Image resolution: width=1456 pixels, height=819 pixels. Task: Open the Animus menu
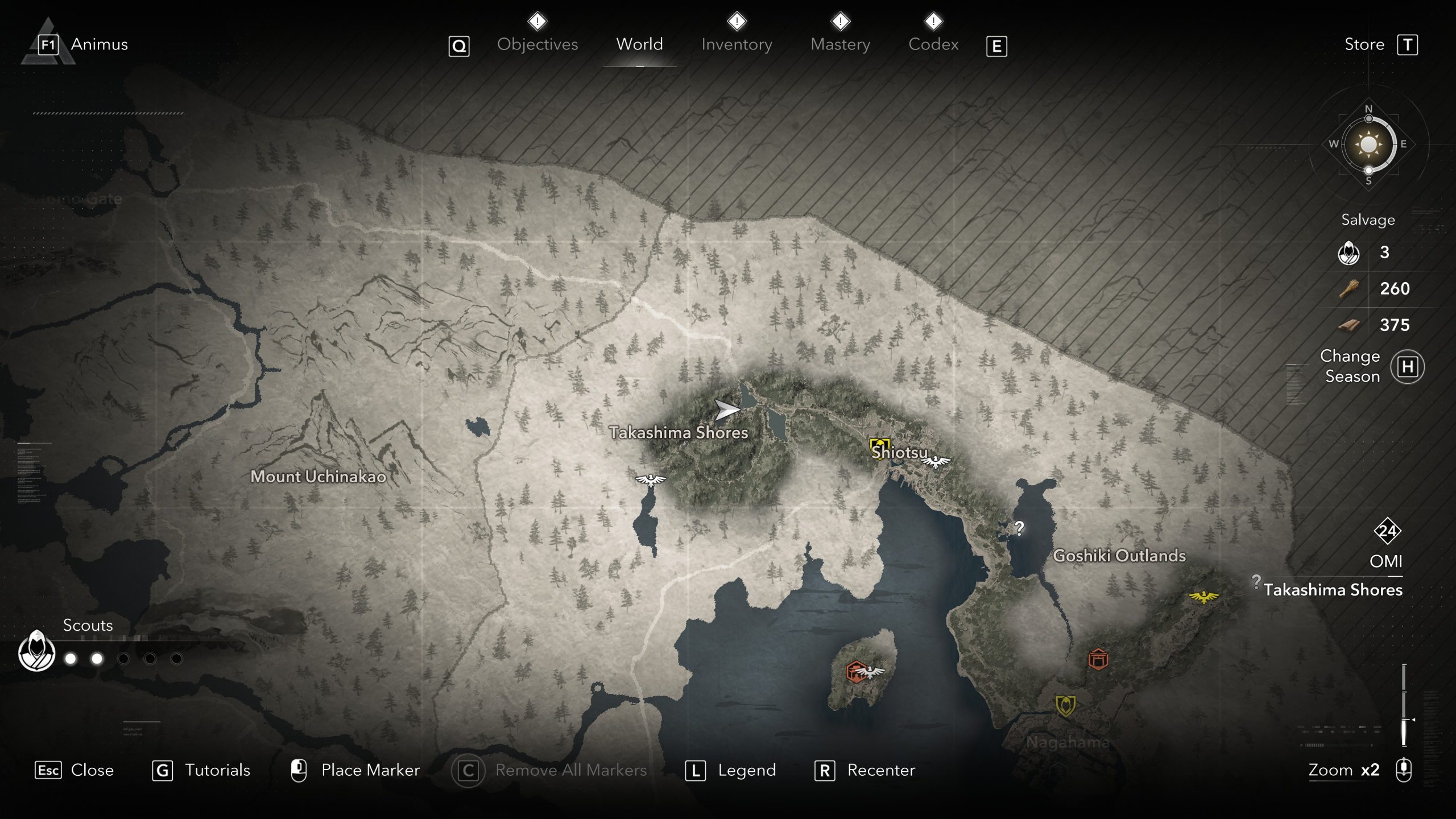click(x=99, y=44)
